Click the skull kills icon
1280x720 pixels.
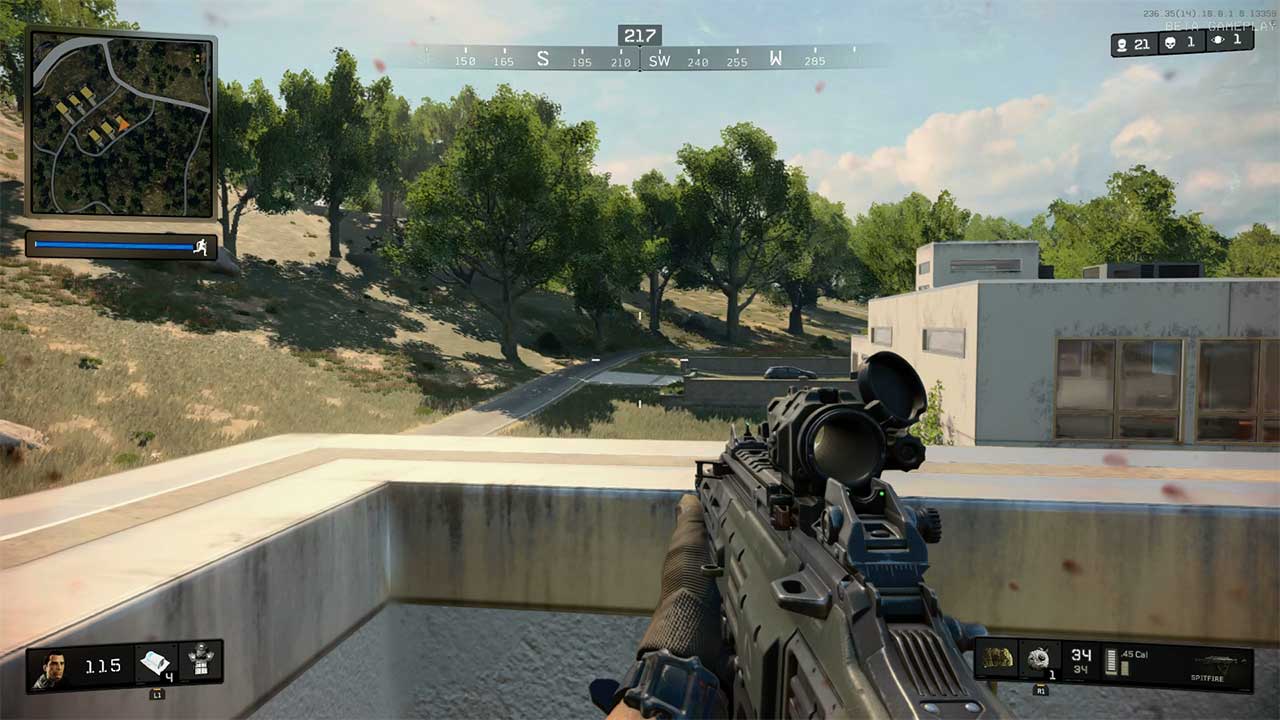click(x=1169, y=42)
